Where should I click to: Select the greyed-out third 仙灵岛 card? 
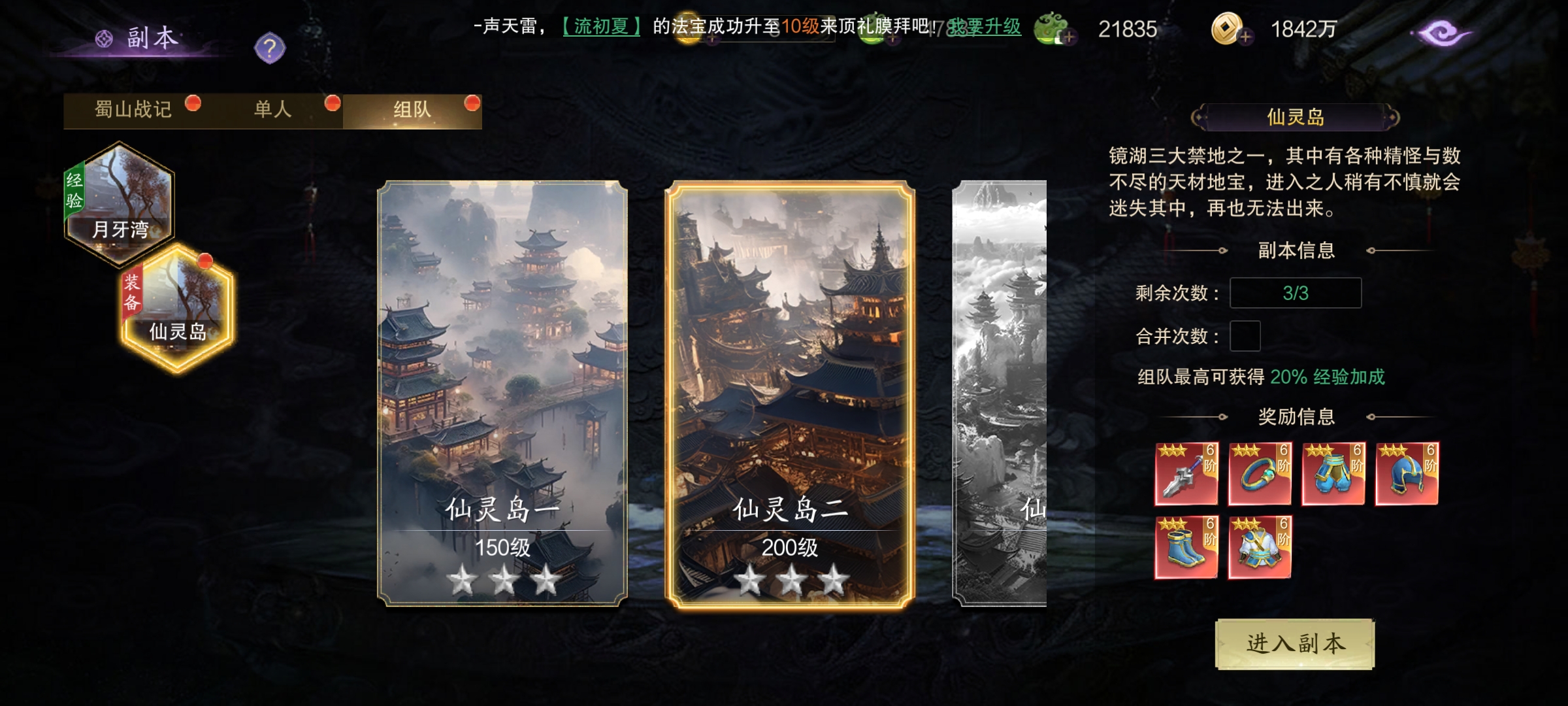[x=1000, y=394]
